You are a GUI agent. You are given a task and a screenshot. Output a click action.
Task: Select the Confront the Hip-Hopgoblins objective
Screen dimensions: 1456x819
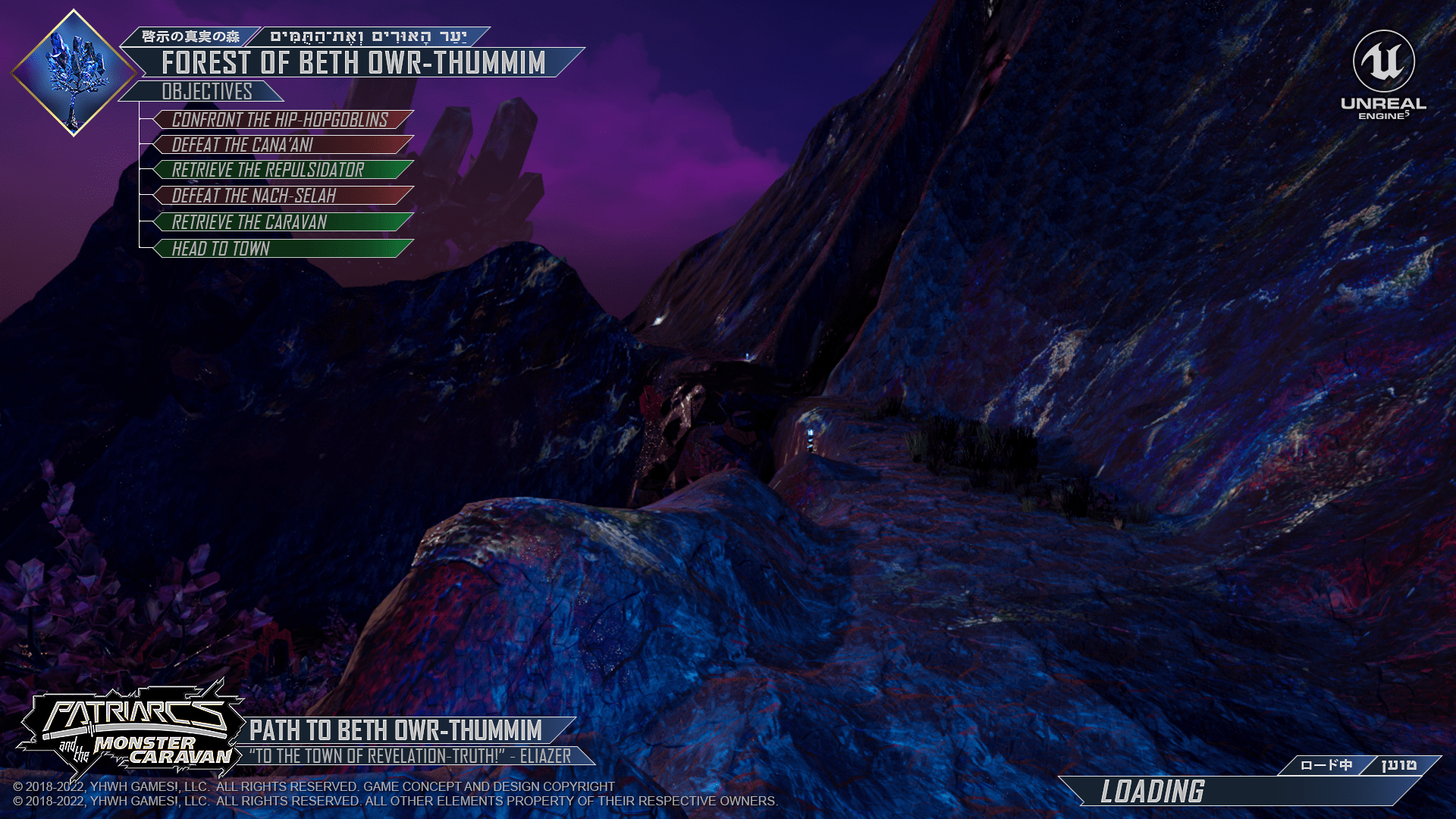point(282,120)
